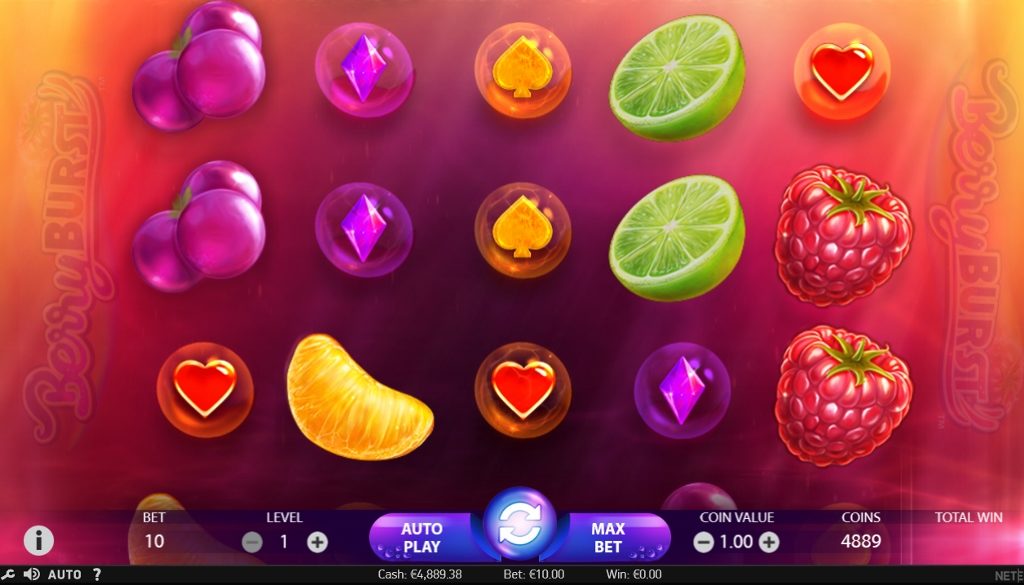Open the Auto Play options
Viewport: 1024px width, 585px height.
[422, 538]
